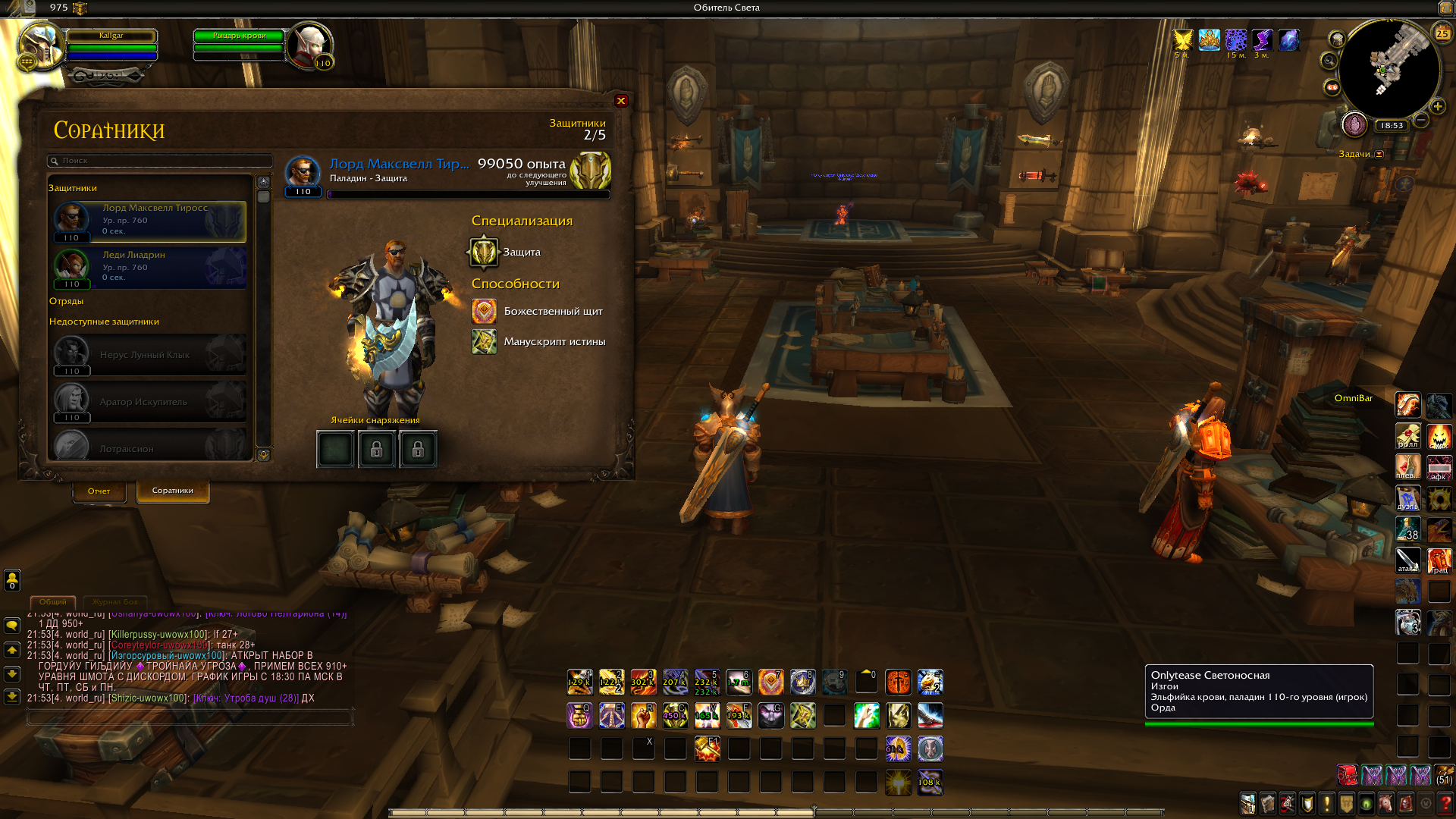Click the Божественный щит ability icon
Screen dimensions: 1456x819
[x=484, y=311]
